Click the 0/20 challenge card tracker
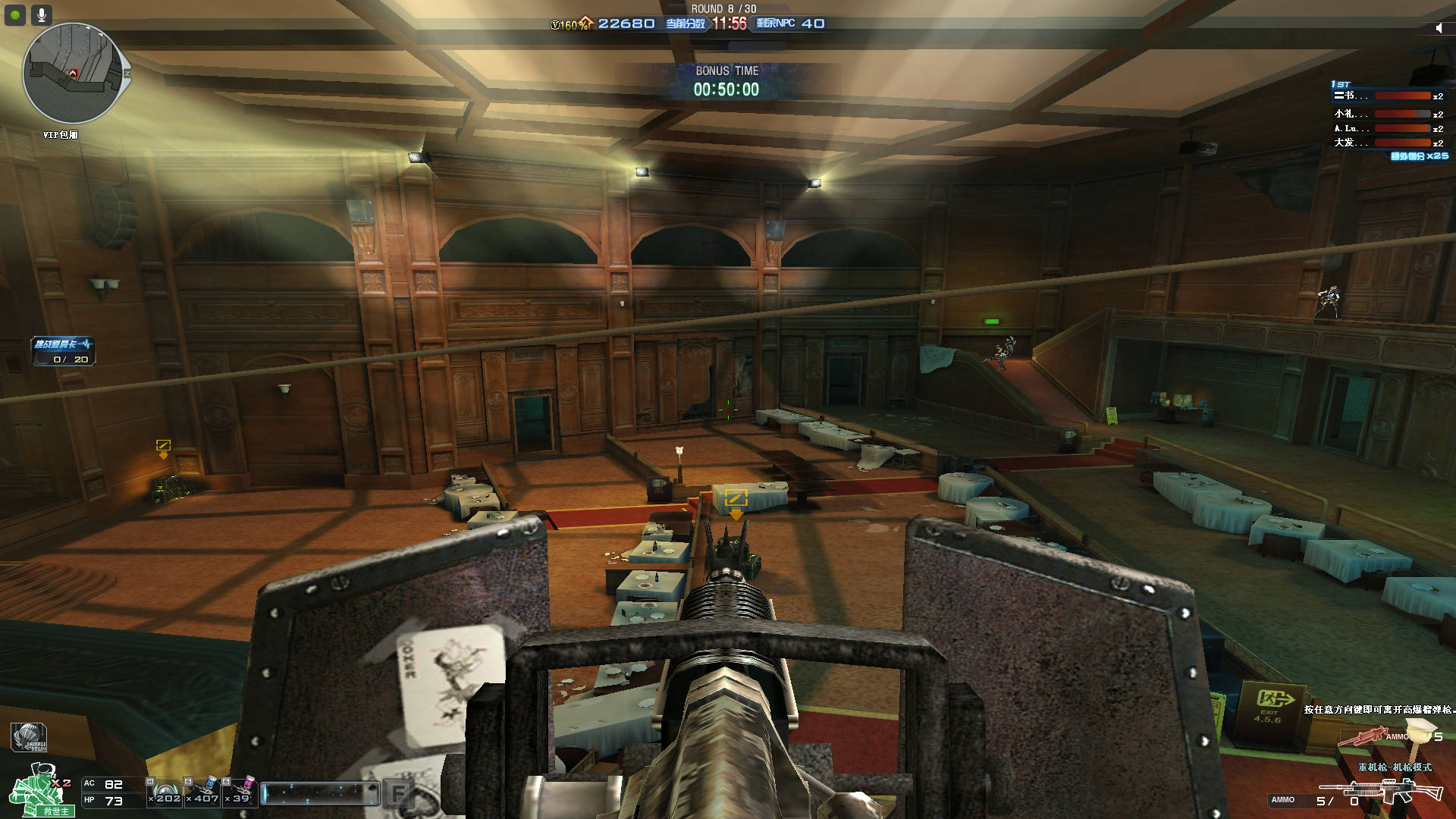The image size is (1456, 819). [x=63, y=351]
